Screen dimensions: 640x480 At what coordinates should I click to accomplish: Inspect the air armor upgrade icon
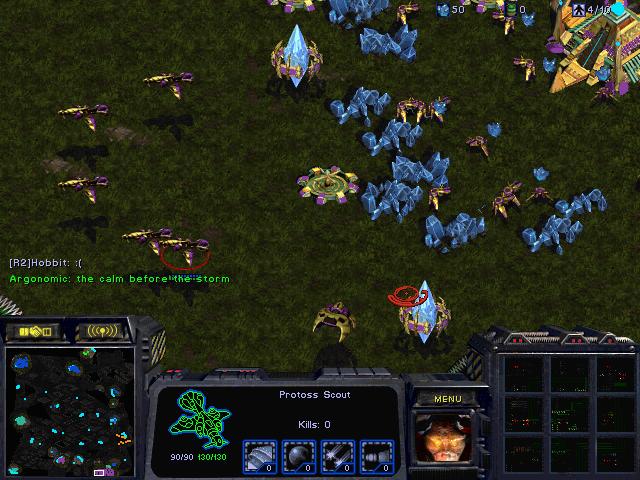pos(259,455)
